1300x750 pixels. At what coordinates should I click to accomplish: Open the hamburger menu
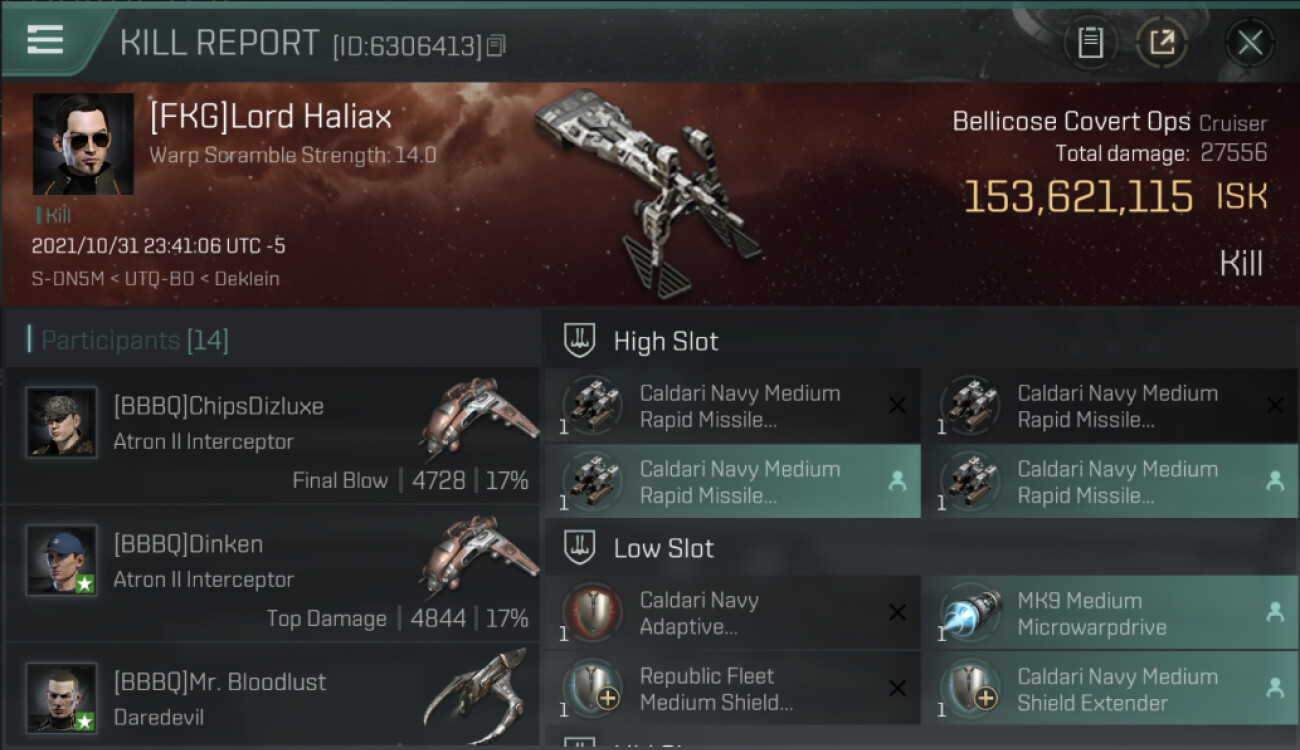tap(45, 40)
